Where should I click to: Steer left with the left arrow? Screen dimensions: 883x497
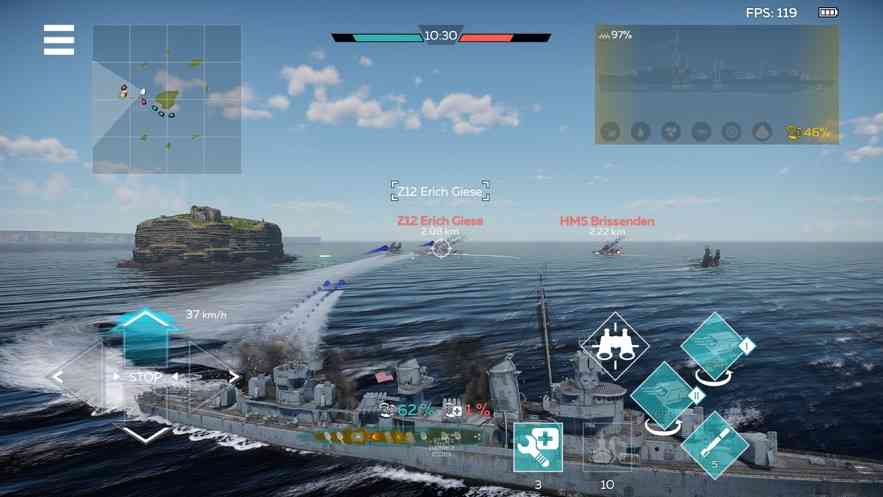[58, 377]
